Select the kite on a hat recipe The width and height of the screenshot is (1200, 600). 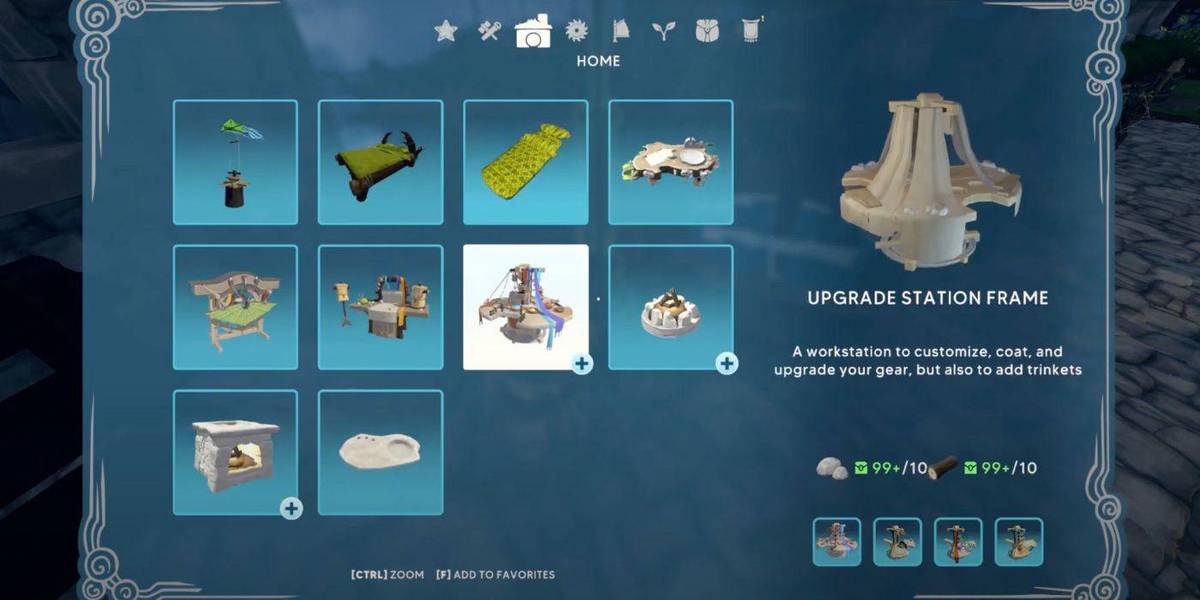(235, 162)
